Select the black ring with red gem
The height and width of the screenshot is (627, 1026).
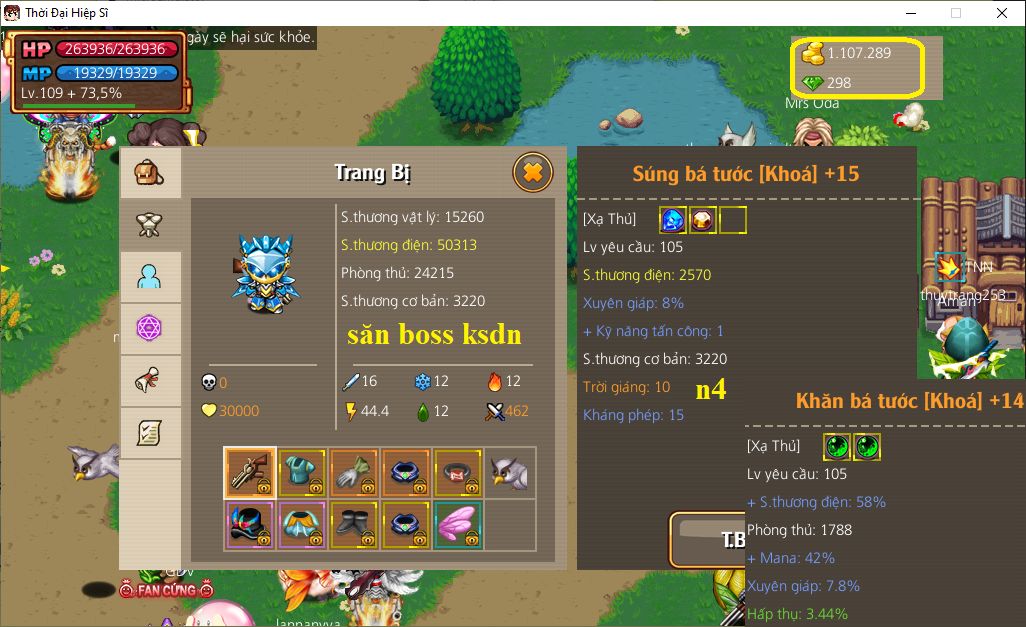coord(458,472)
